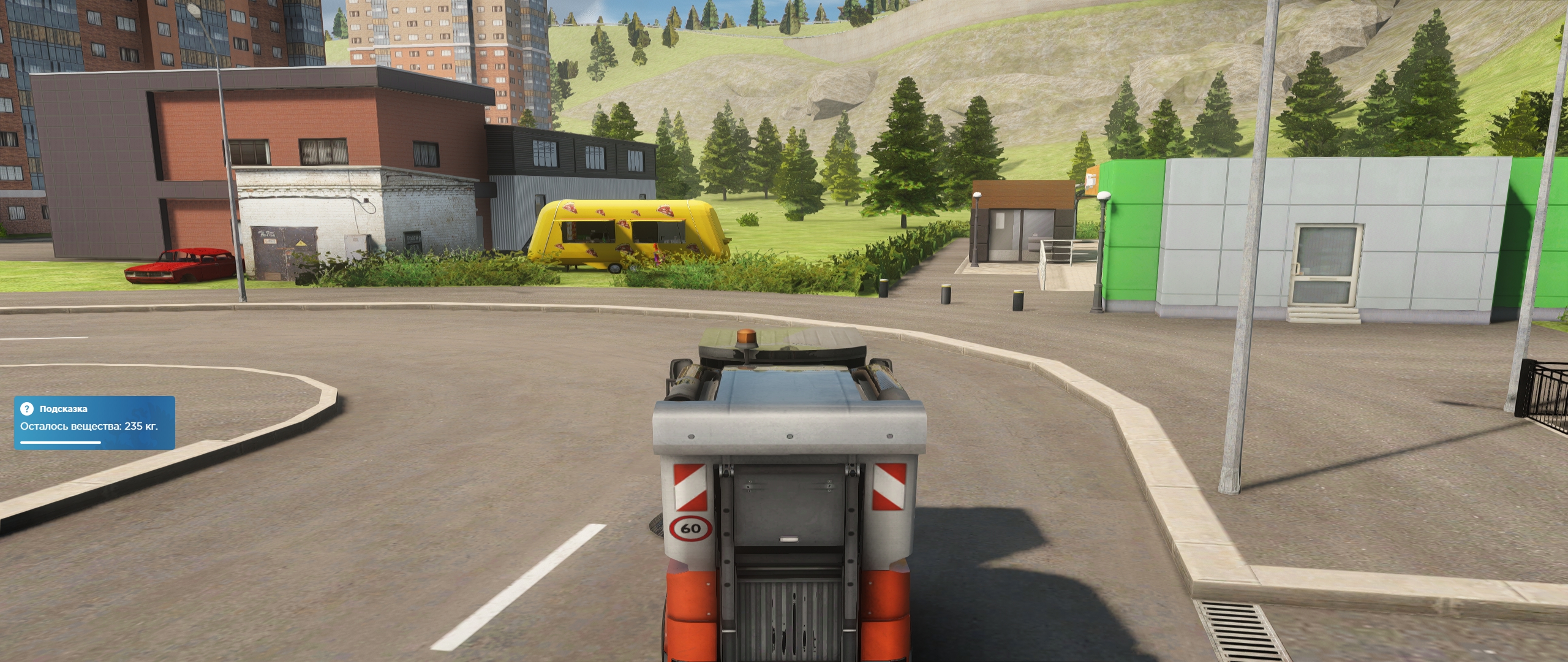Select the question mark hint icon
Viewport: 1568px width, 662px height.
tap(26, 409)
